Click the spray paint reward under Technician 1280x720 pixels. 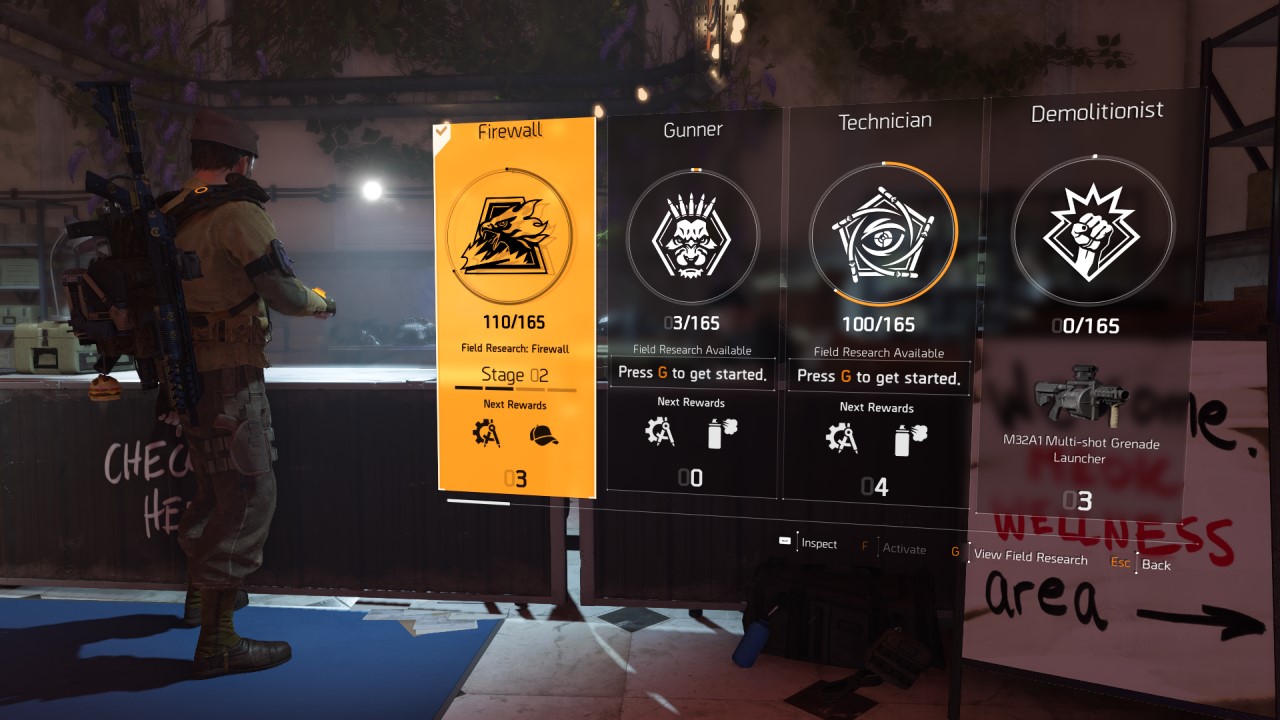pyautogui.click(x=912, y=437)
